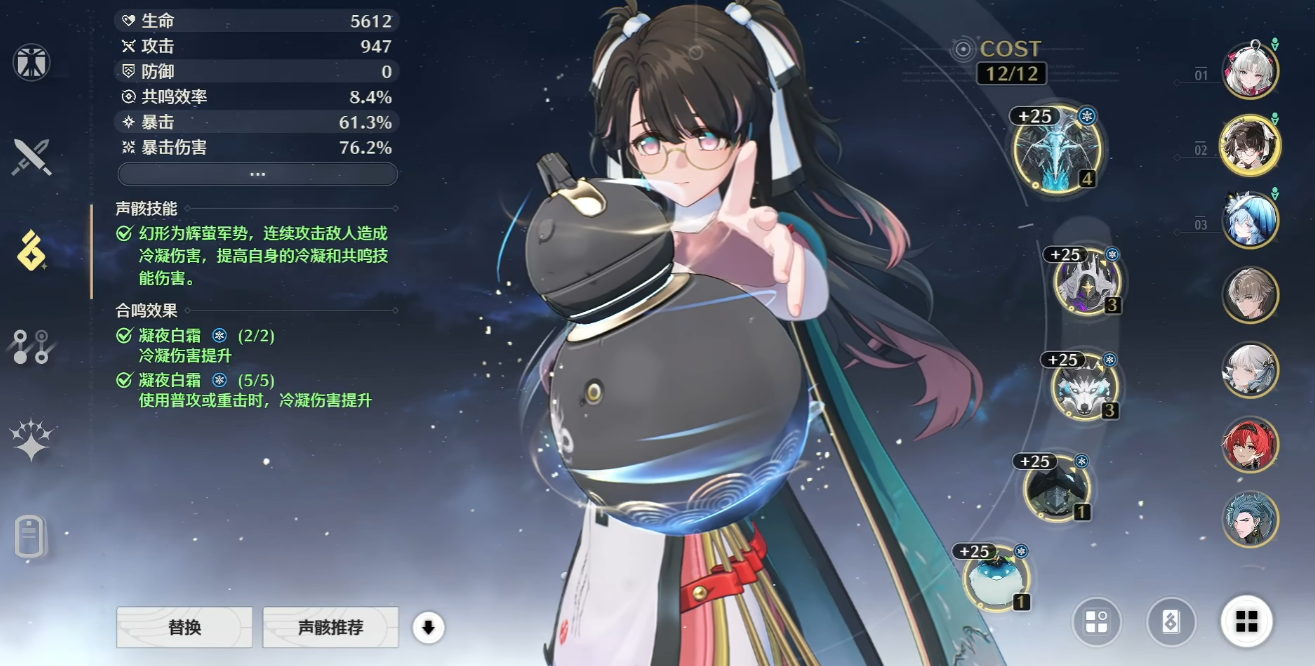Select the cost 4 ice dragon echo
Viewport: 1315px width, 666px height.
click(1057, 150)
